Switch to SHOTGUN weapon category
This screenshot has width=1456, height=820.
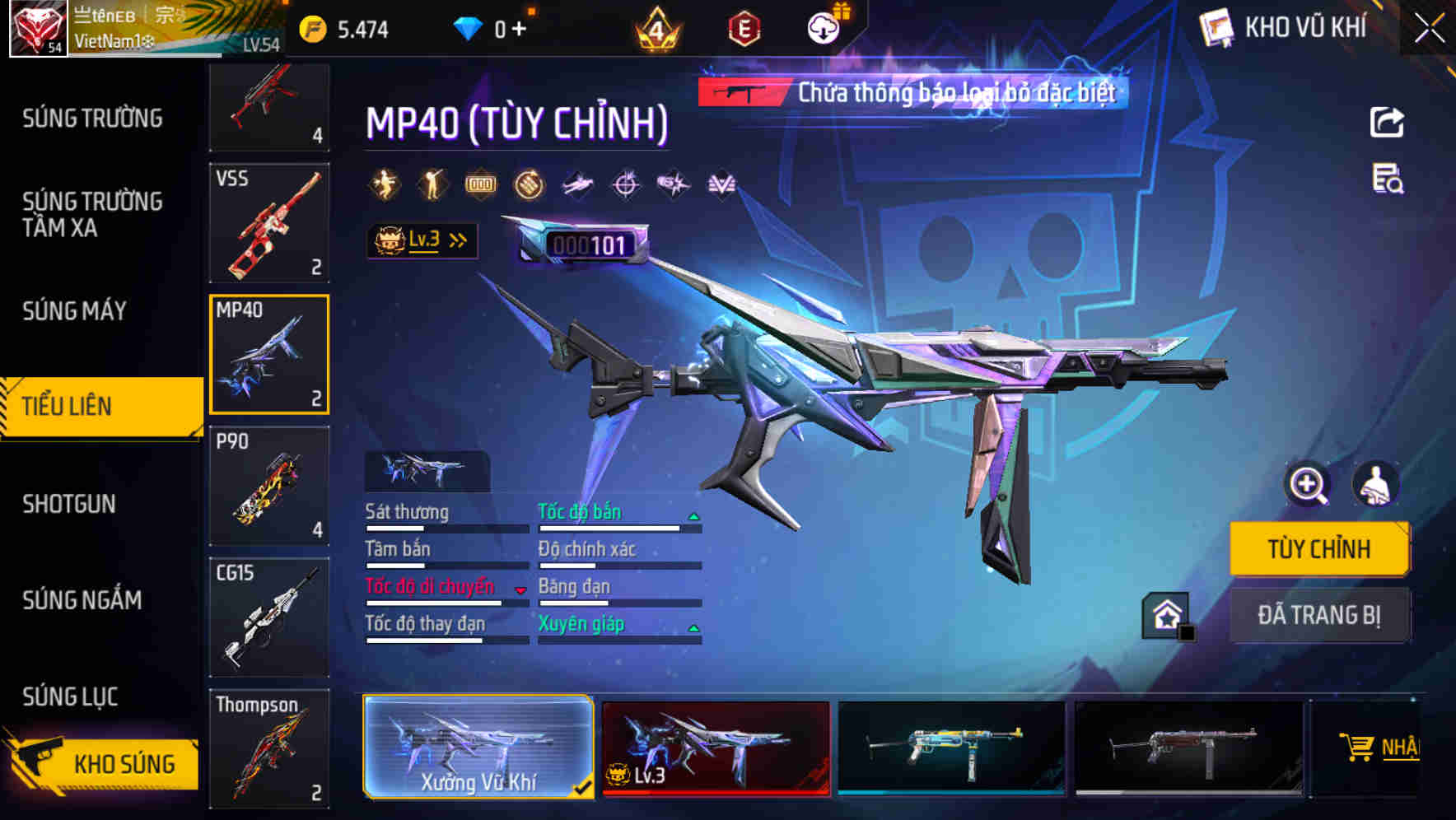pyautogui.click(x=70, y=504)
